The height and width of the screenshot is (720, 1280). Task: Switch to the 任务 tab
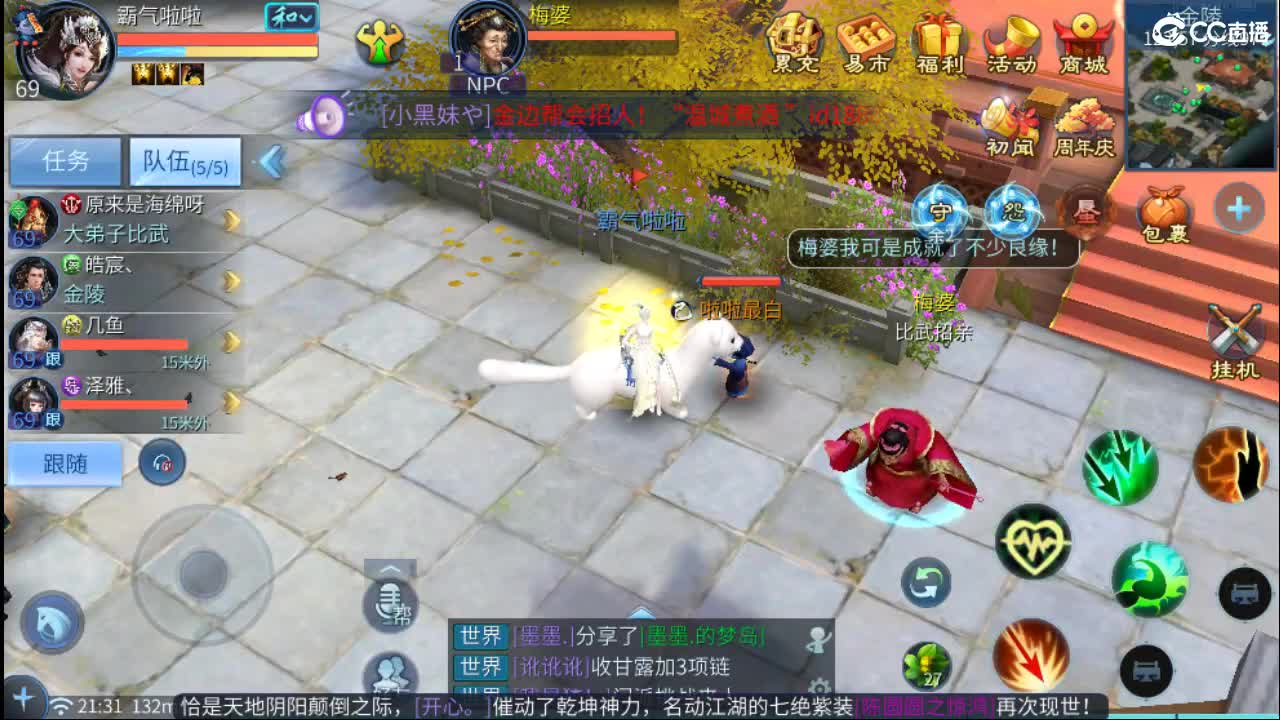pyautogui.click(x=65, y=160)
